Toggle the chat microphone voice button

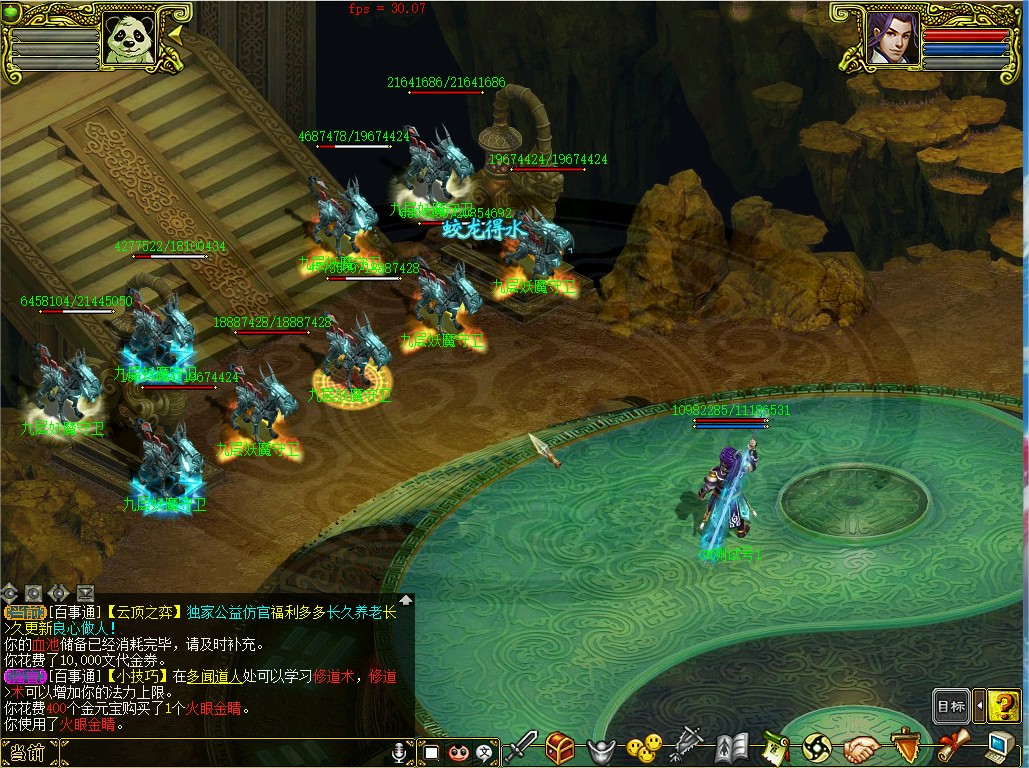point(400,751)
